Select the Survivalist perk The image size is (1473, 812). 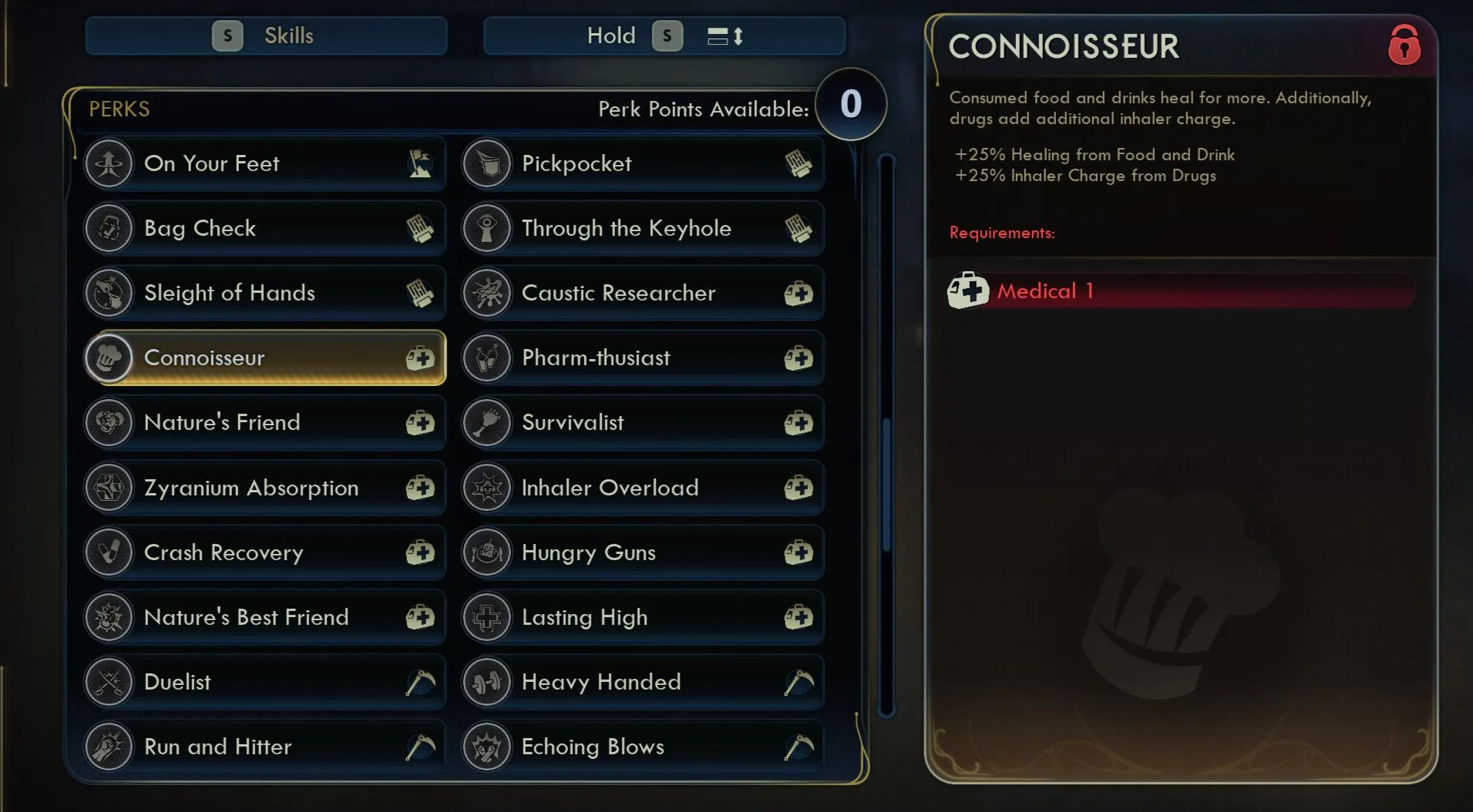pyautogui.click(x=642, y=422)
